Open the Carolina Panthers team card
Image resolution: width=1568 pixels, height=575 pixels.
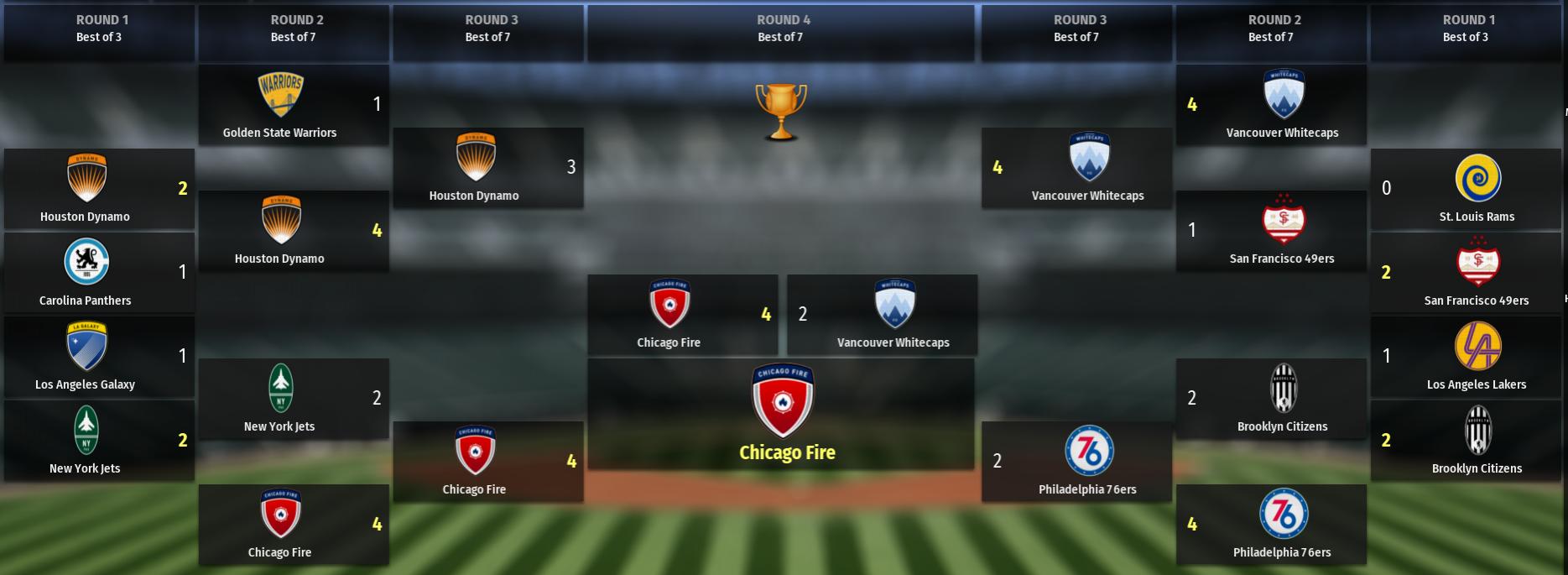99,273
